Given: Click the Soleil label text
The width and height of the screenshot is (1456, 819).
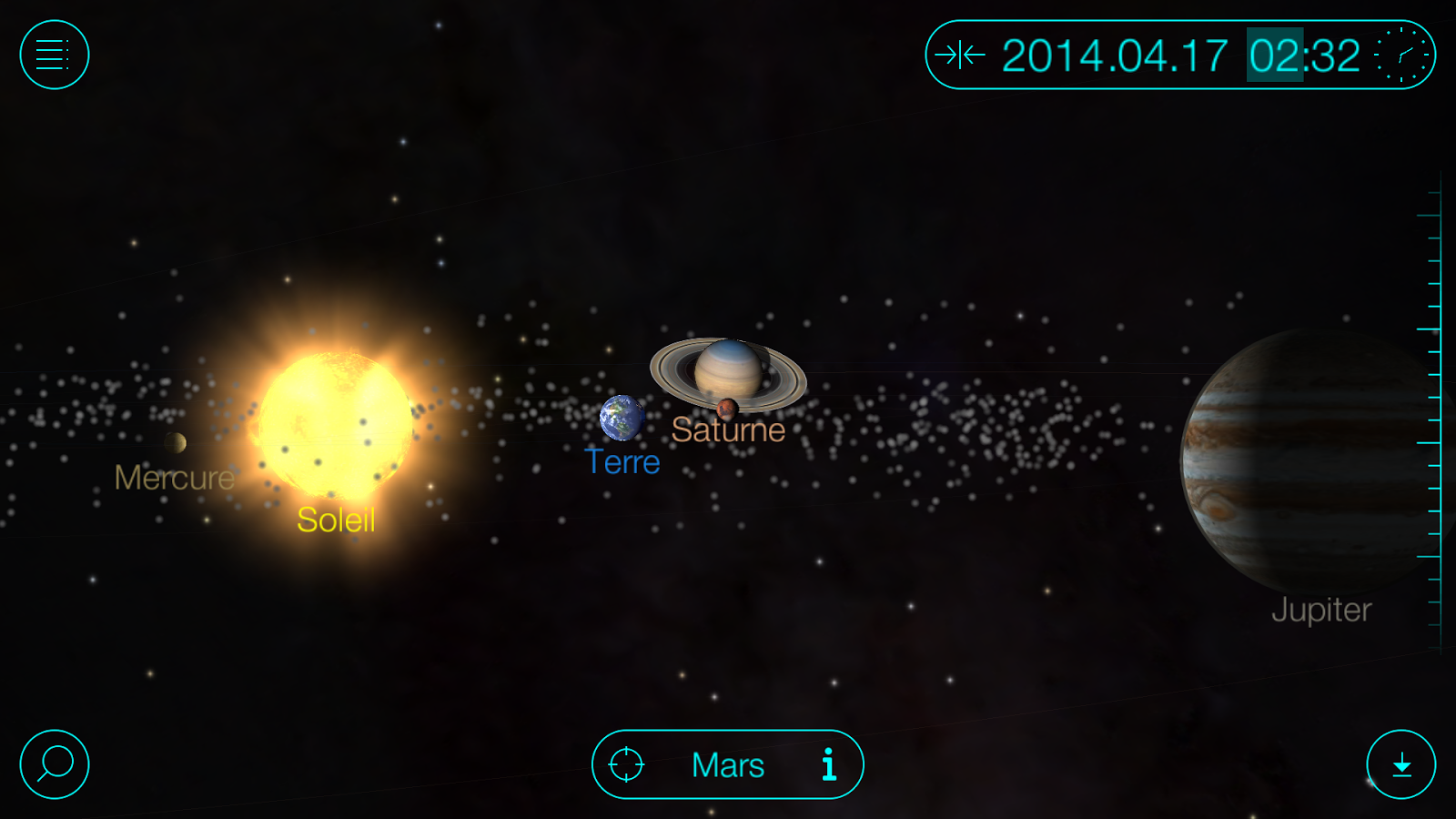Looking at the screenshot, I should click(335, 520).
